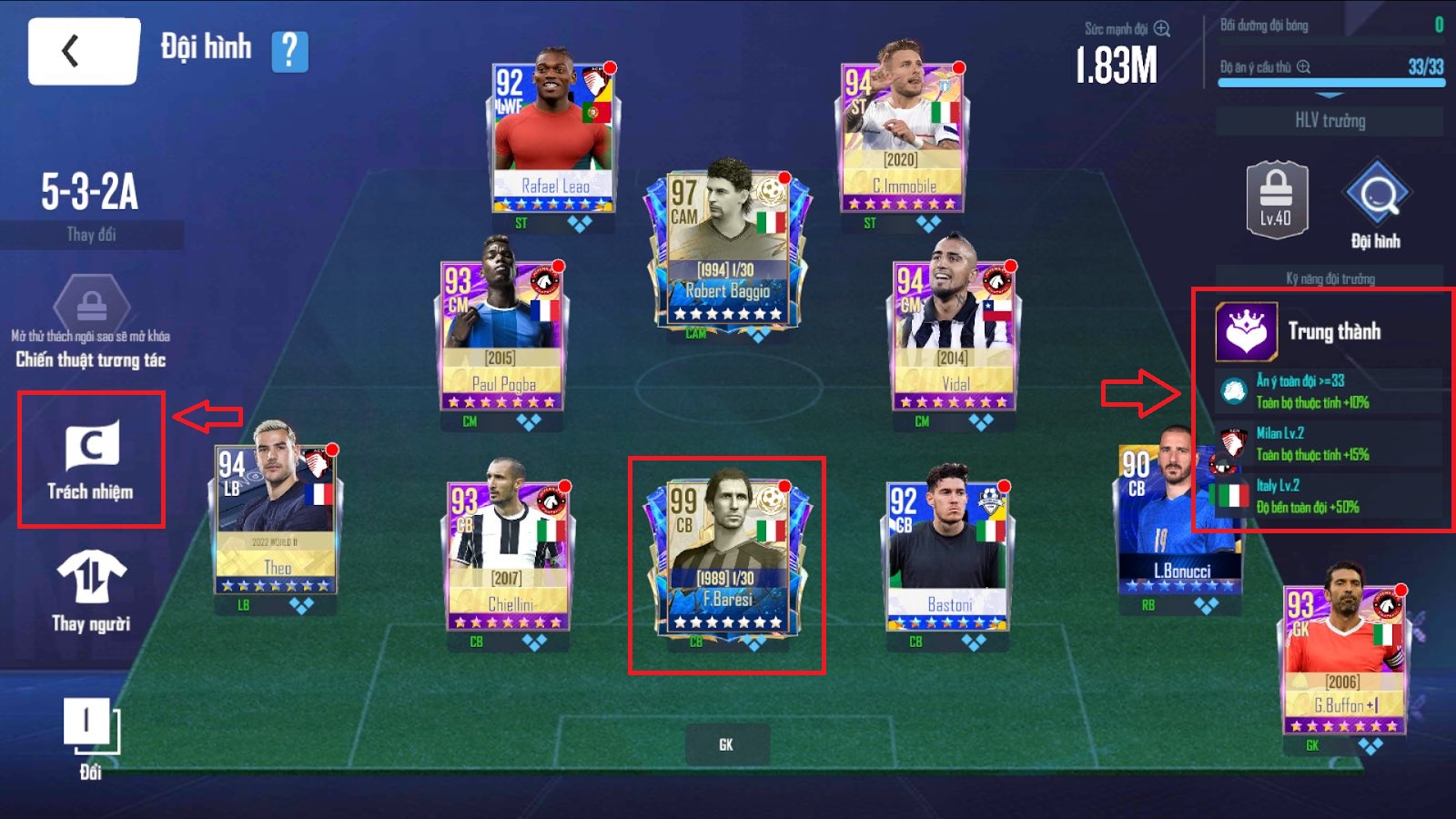Choose the Robert Baggio CAM card
The height and width of the screenshot is (819, 1456).
coord(726,246)
